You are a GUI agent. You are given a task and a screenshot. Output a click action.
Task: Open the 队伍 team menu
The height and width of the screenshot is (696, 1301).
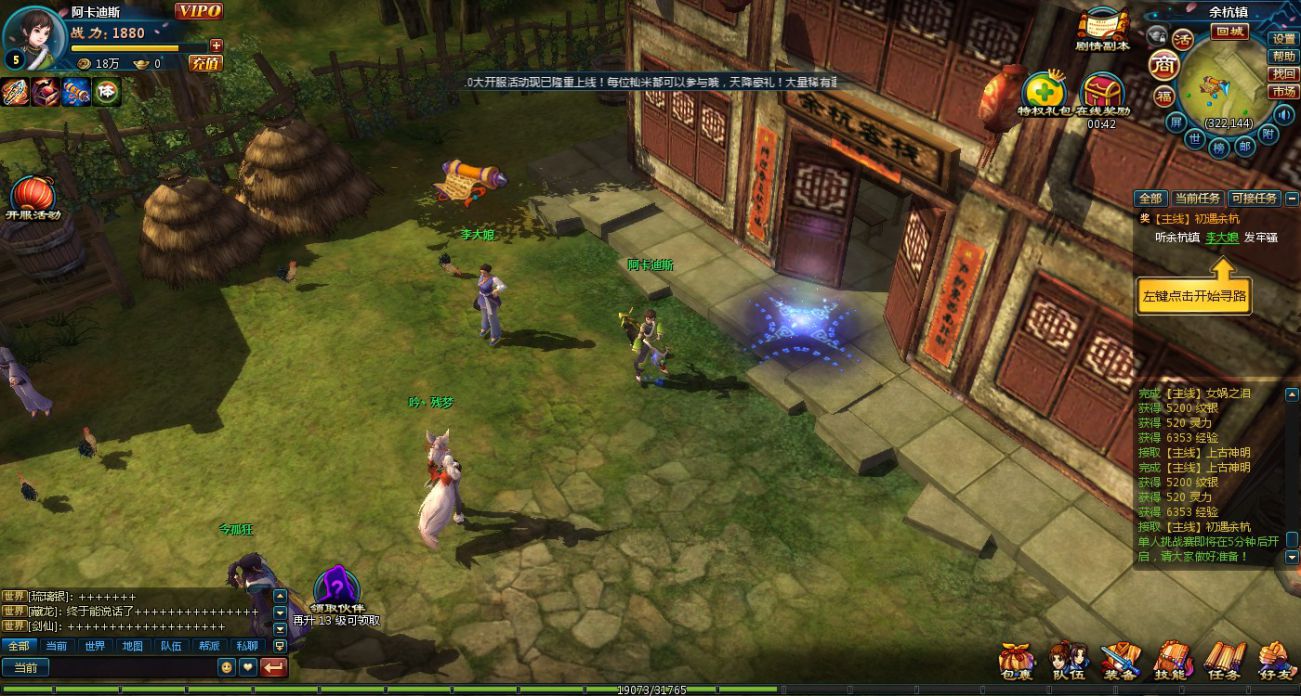[1067, 660]
